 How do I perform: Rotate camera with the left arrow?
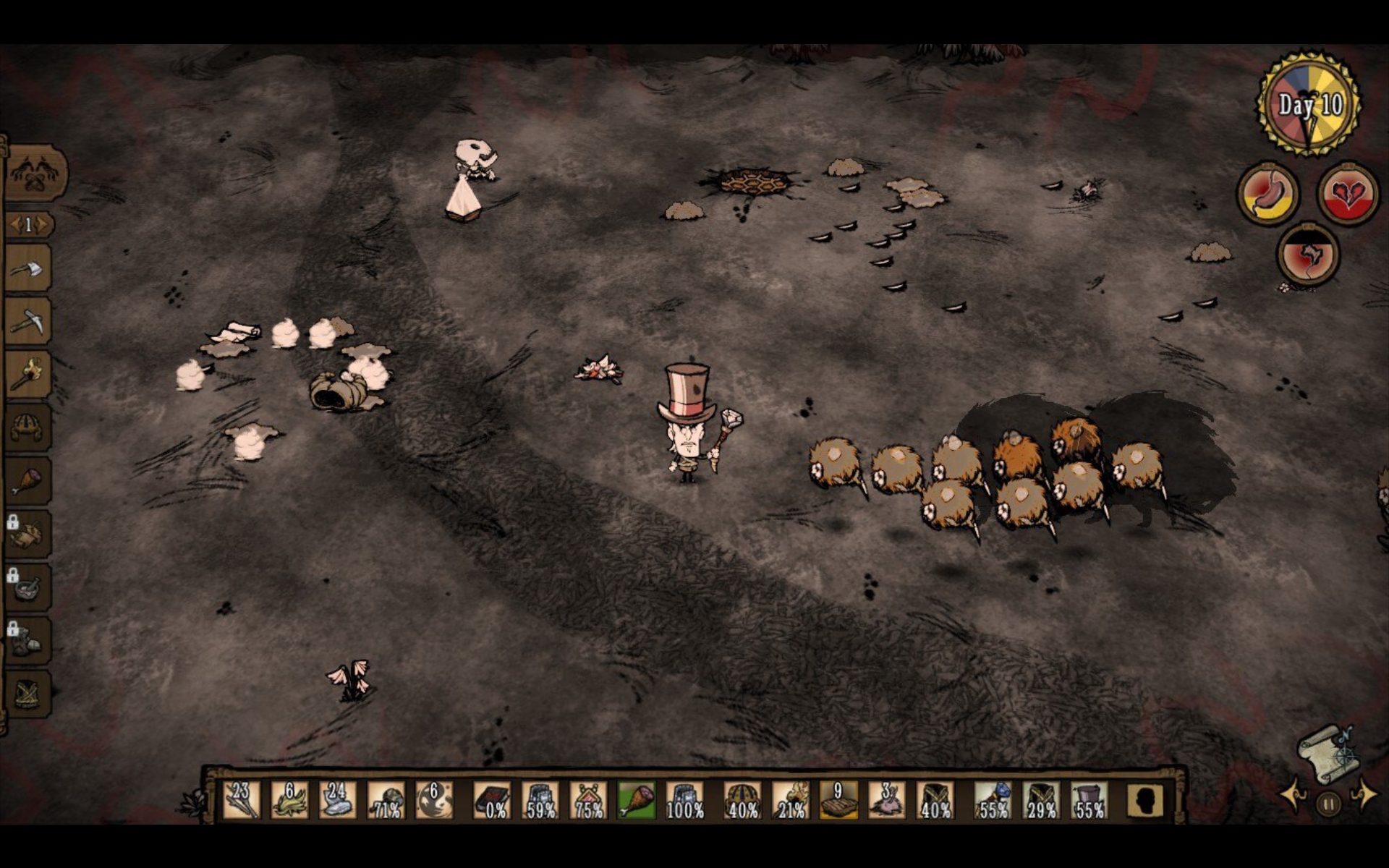(x=1292, y=796)
